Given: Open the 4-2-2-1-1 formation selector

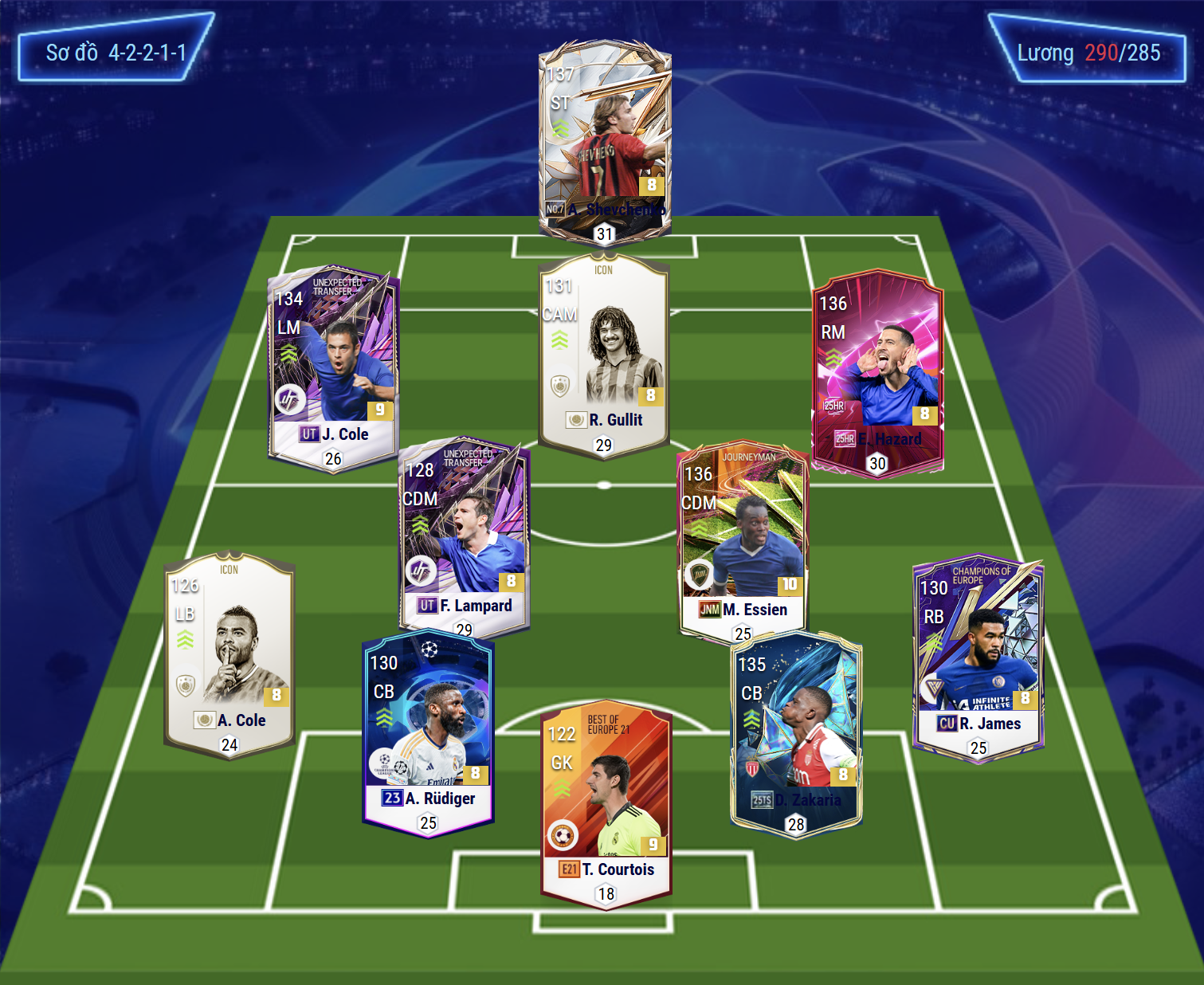Looking at the screenshot, I should coord(116,53).
